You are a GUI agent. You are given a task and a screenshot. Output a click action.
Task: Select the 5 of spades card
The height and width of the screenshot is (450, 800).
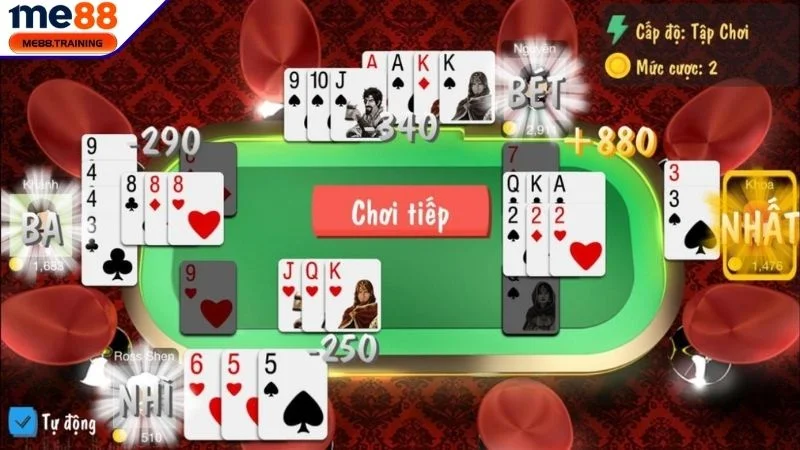pos(294,396)
